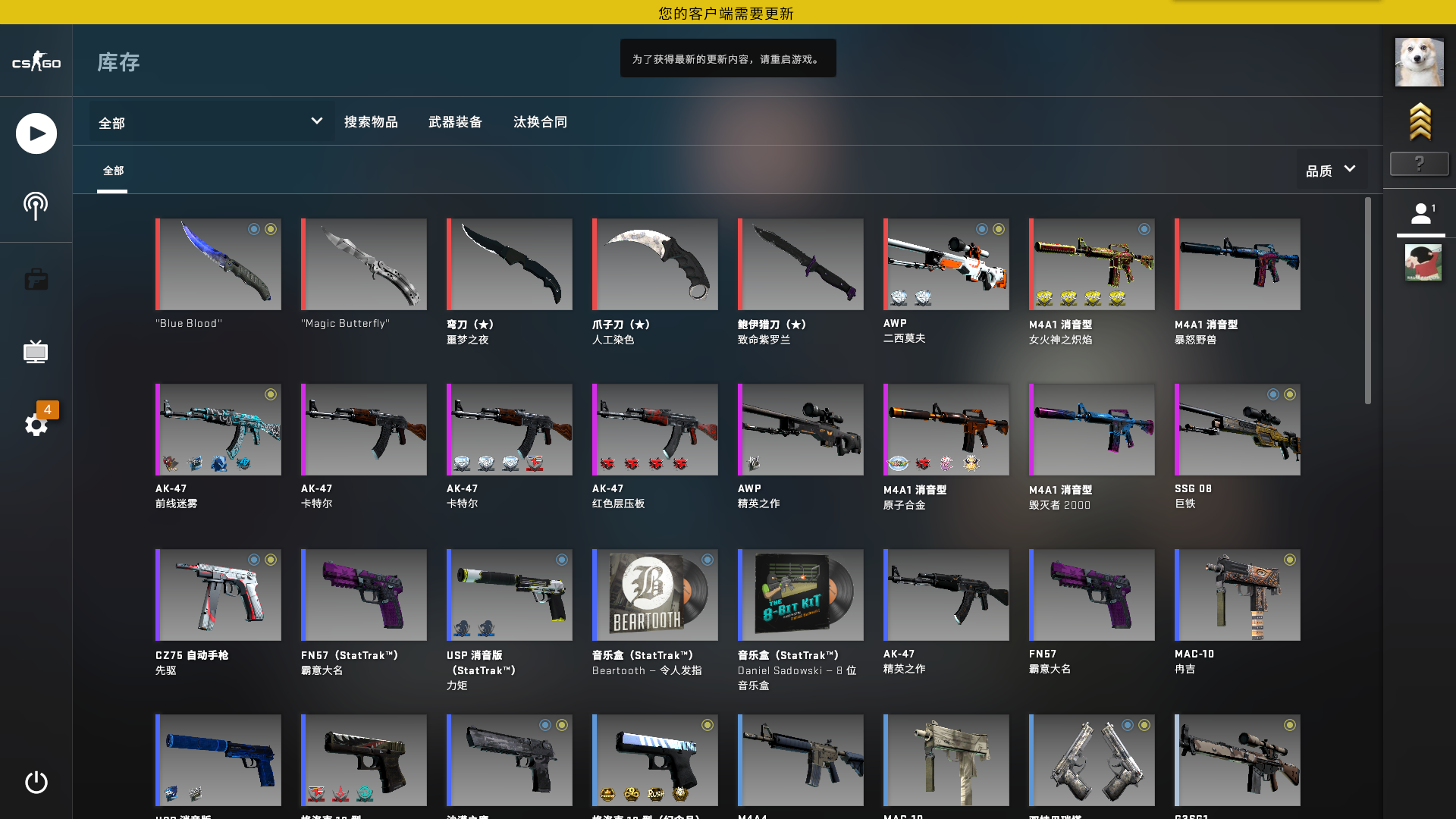
Task: Open the Watch matches TV icon
Action: pos(36,351)
